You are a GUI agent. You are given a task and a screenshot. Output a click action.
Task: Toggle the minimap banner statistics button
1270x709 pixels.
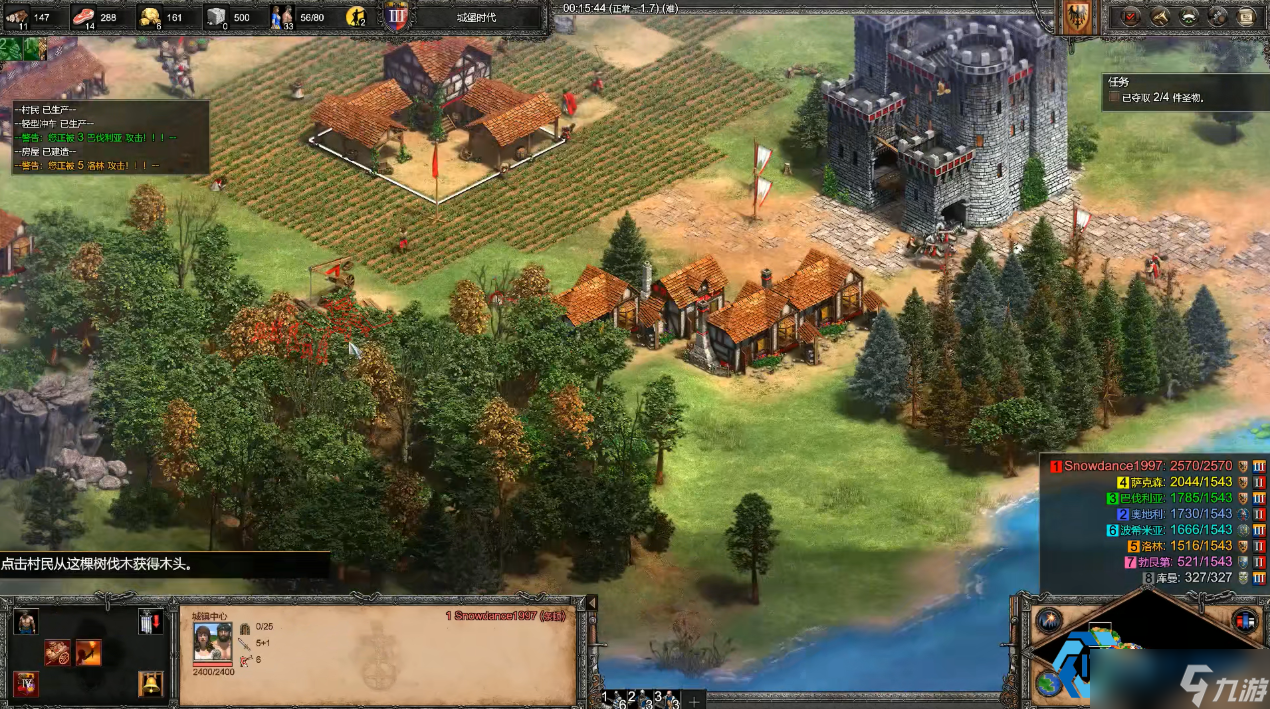click(x=1245, y=620)
